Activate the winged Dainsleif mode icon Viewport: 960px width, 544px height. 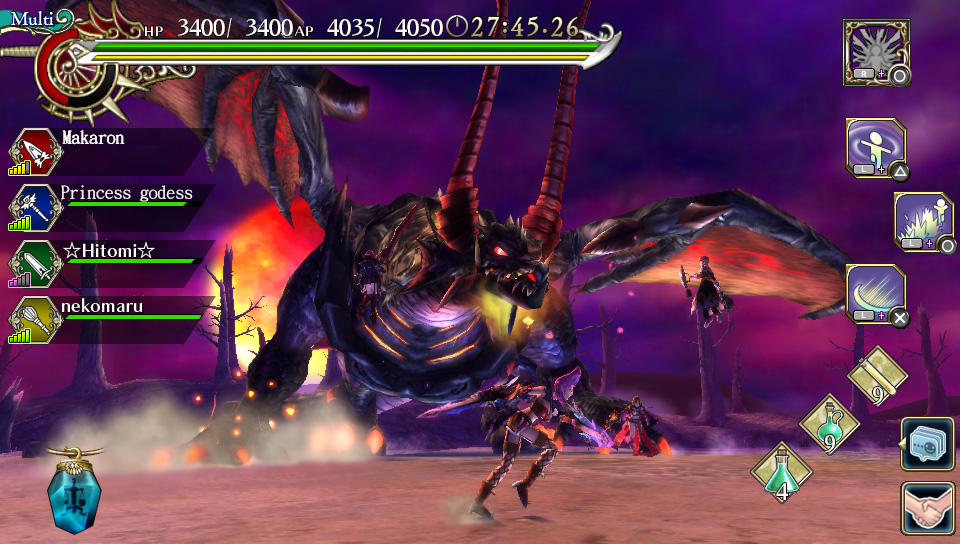(x=875, y=50)
